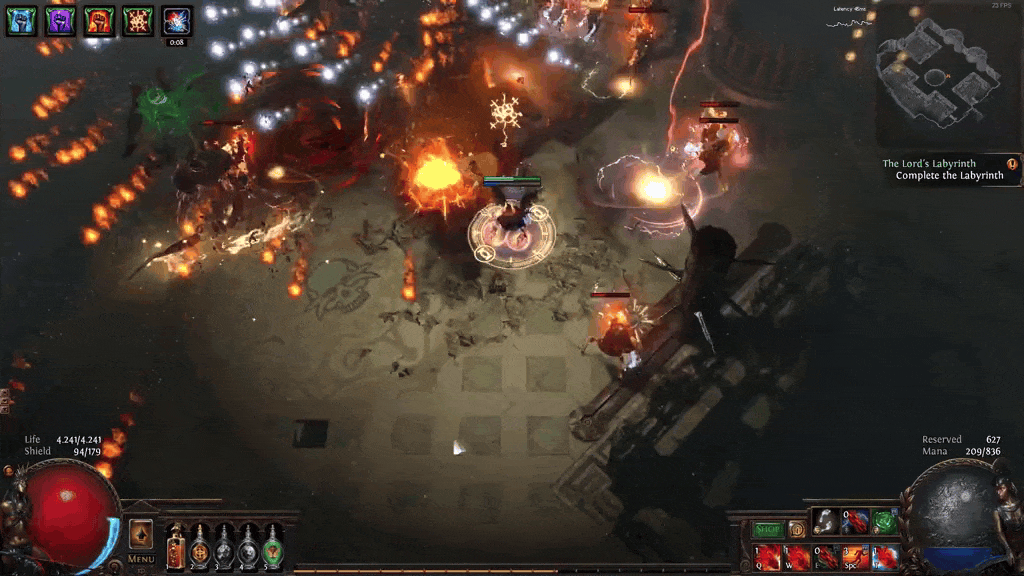The image size is (1024, 576).
Task: Activate the skill bound to T
Action: click(x=884, y=557)
